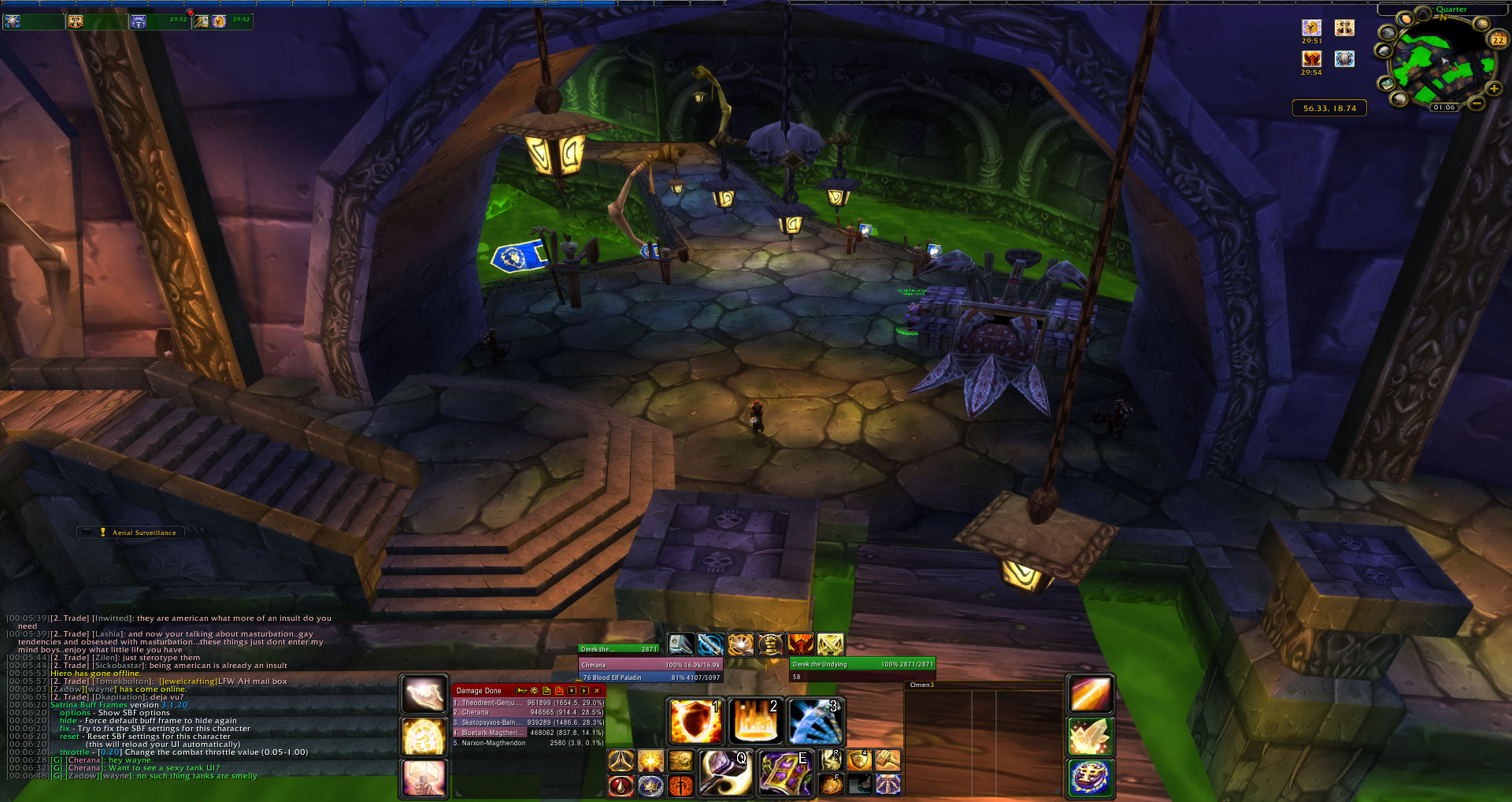The image size is (1512, 802).
Task: Select the Derek the Undying target frame
Action: click(x=862, y=664)
